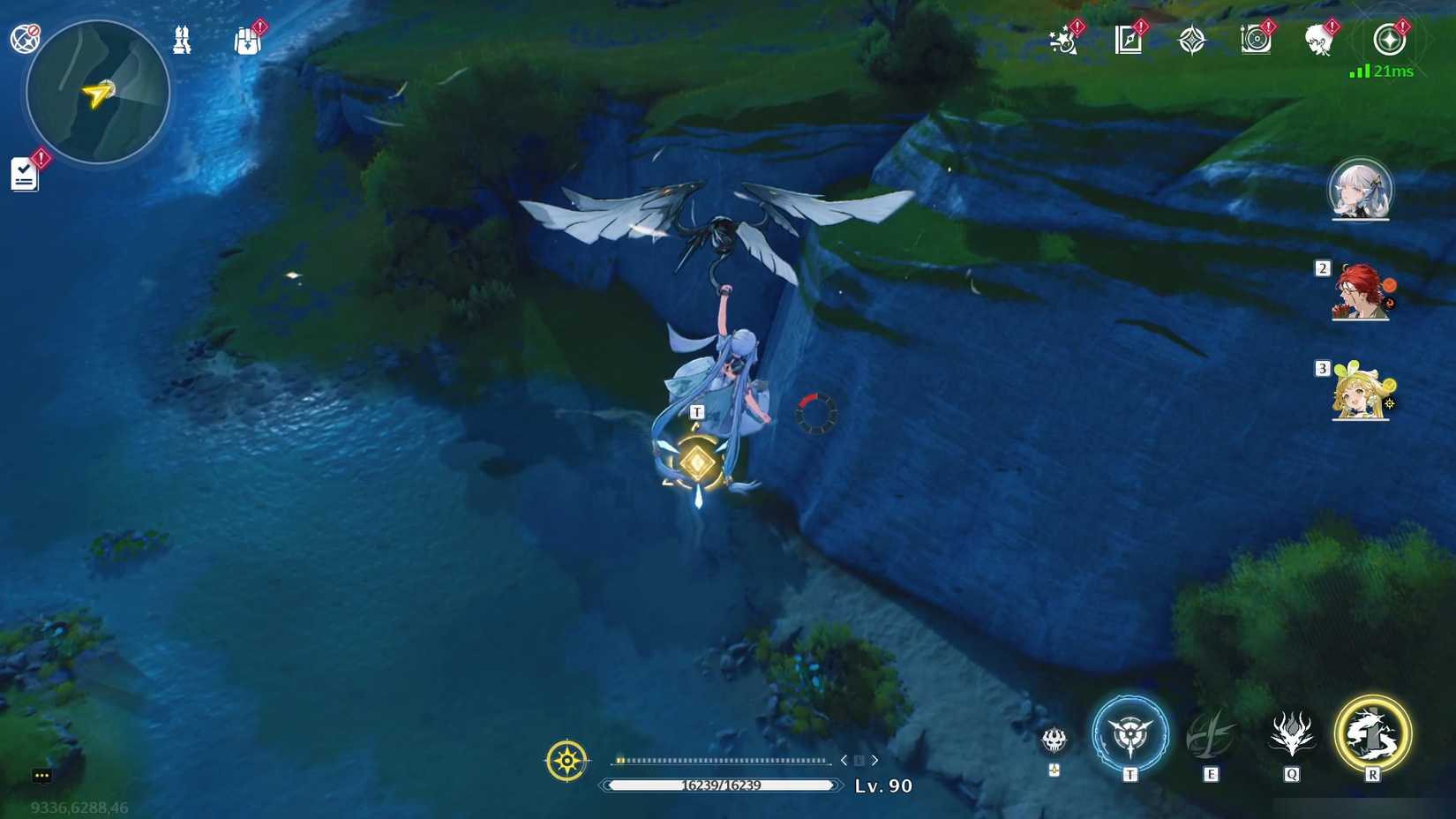Open the Battle Pass icon

1128,40
